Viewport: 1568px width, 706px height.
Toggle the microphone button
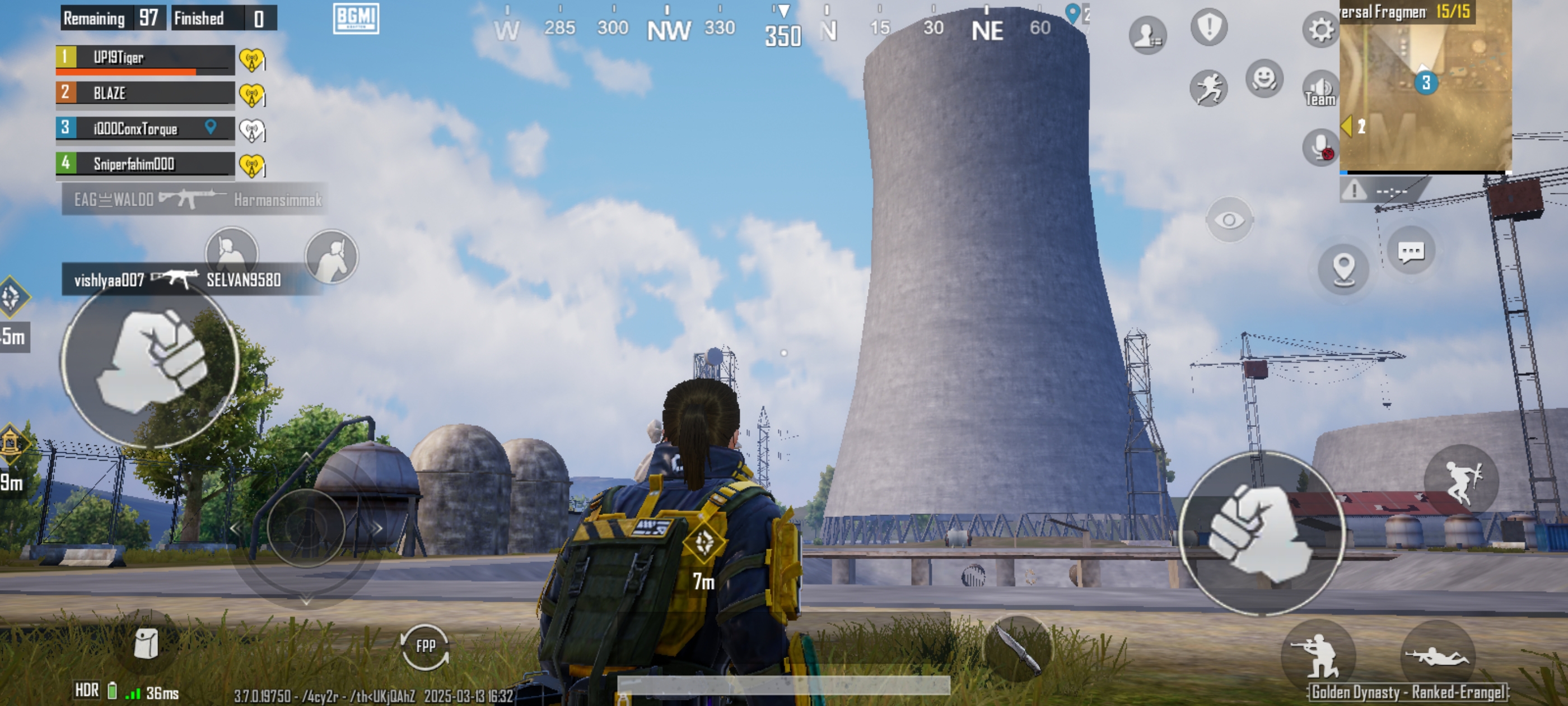coord(1320,147)
